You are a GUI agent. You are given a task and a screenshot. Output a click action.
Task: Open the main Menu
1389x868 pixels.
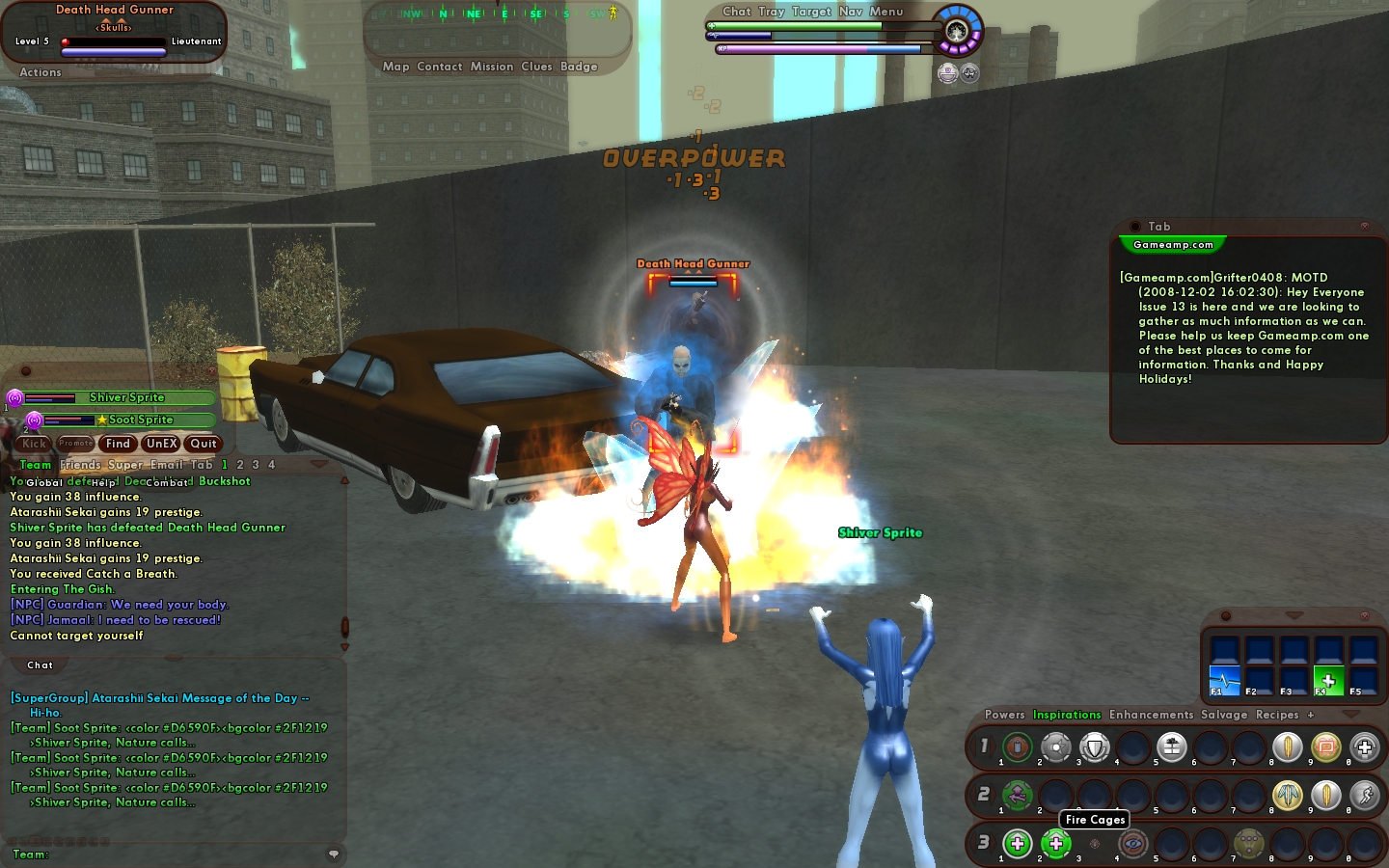pos(886,12)
